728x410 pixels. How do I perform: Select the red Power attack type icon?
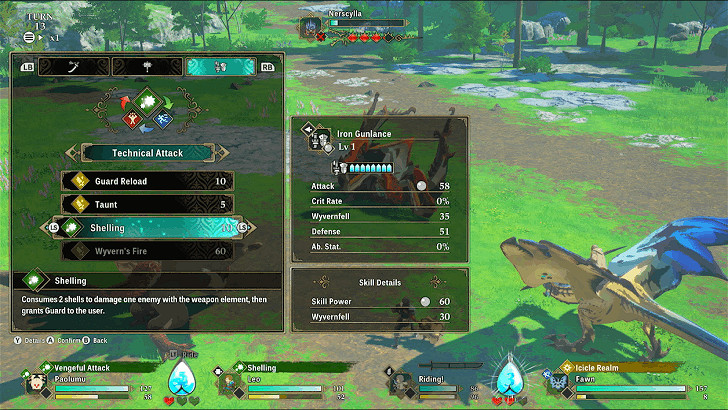(131, 119)
